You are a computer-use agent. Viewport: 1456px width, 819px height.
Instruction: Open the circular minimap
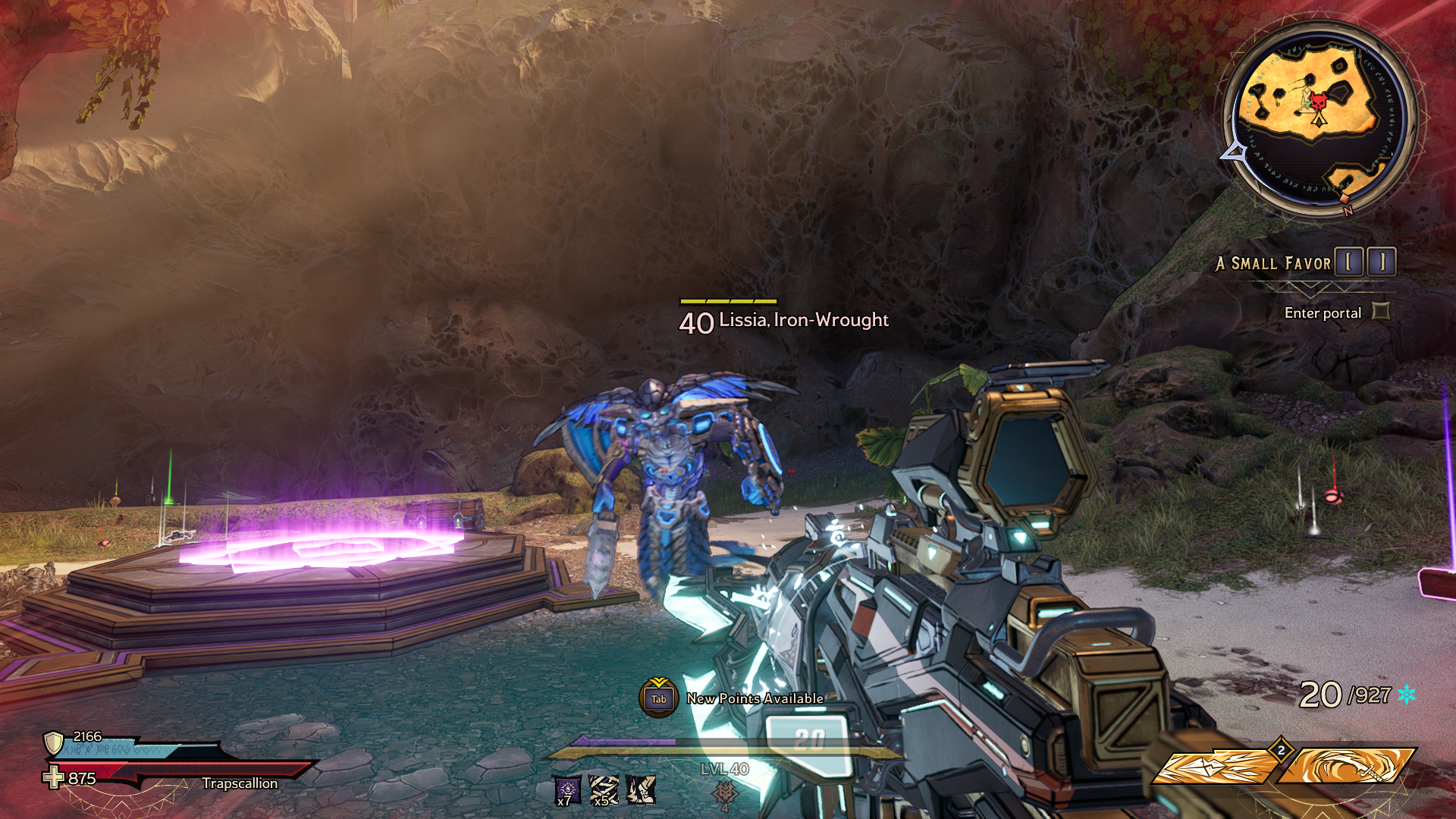[x=1318, y=118]
